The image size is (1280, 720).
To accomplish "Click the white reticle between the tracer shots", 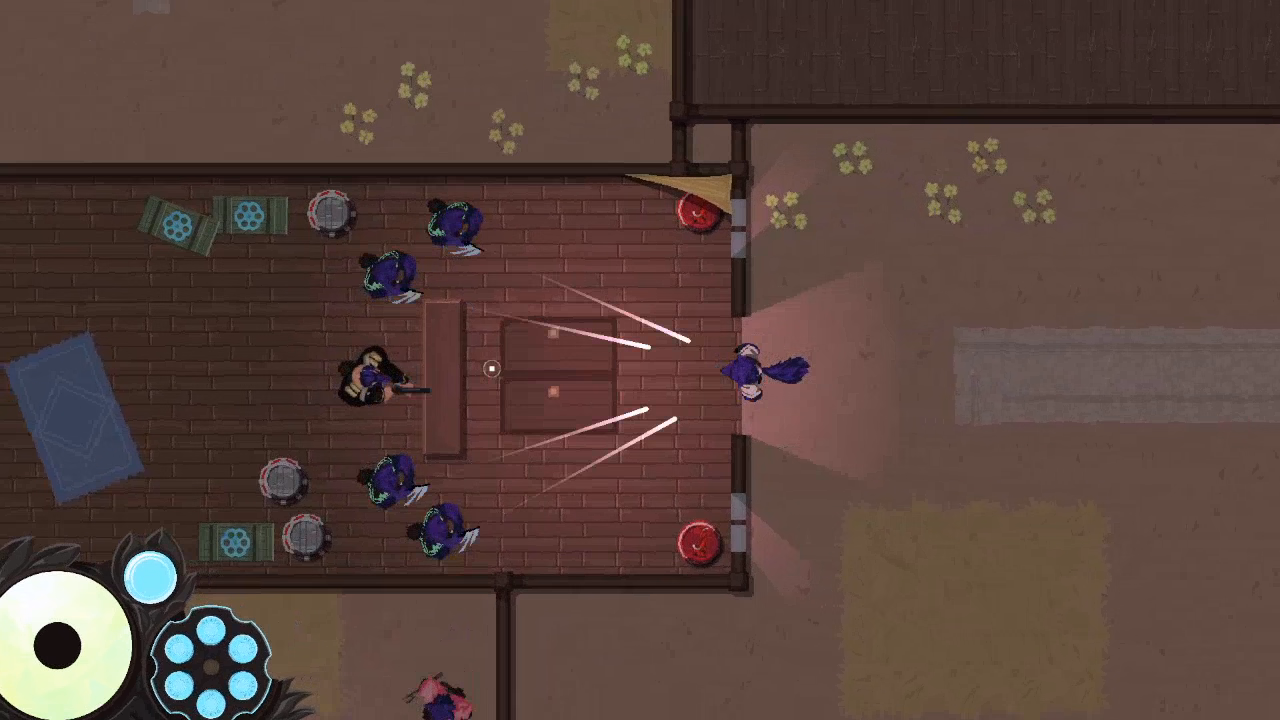I will click(x=491, y=370).
